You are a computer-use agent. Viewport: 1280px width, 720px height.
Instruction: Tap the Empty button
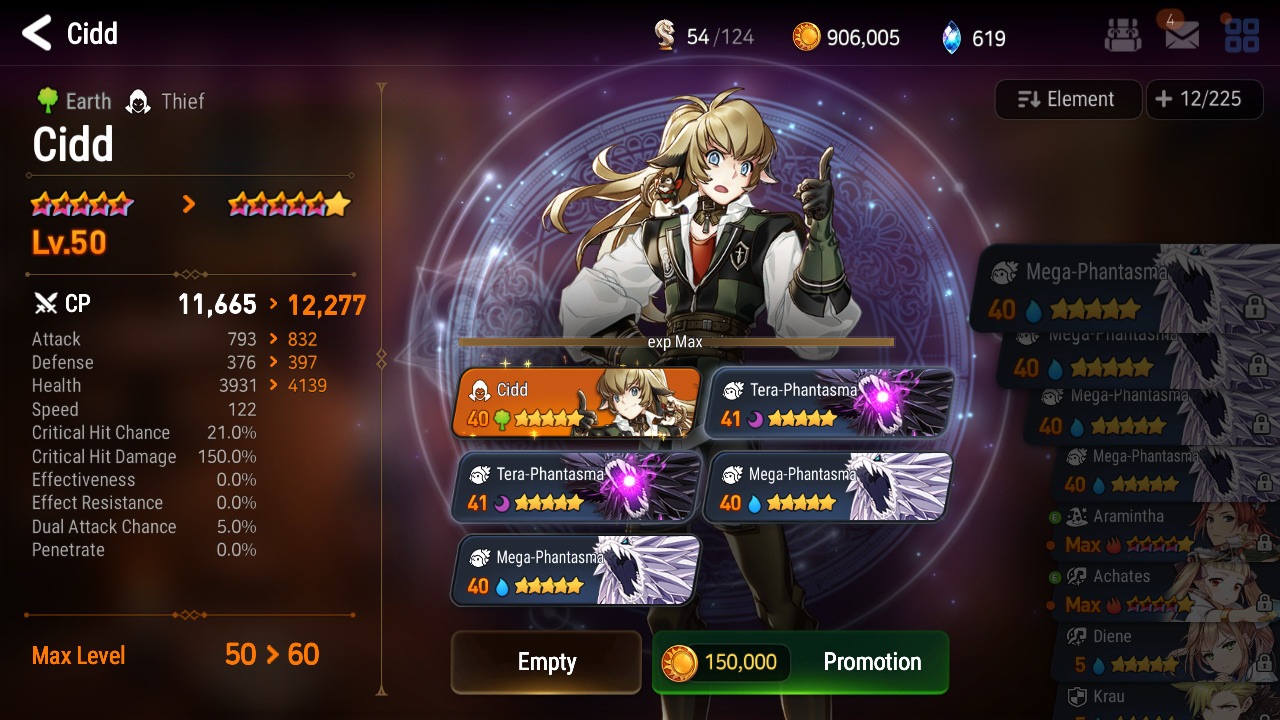(x=546, y=662)
